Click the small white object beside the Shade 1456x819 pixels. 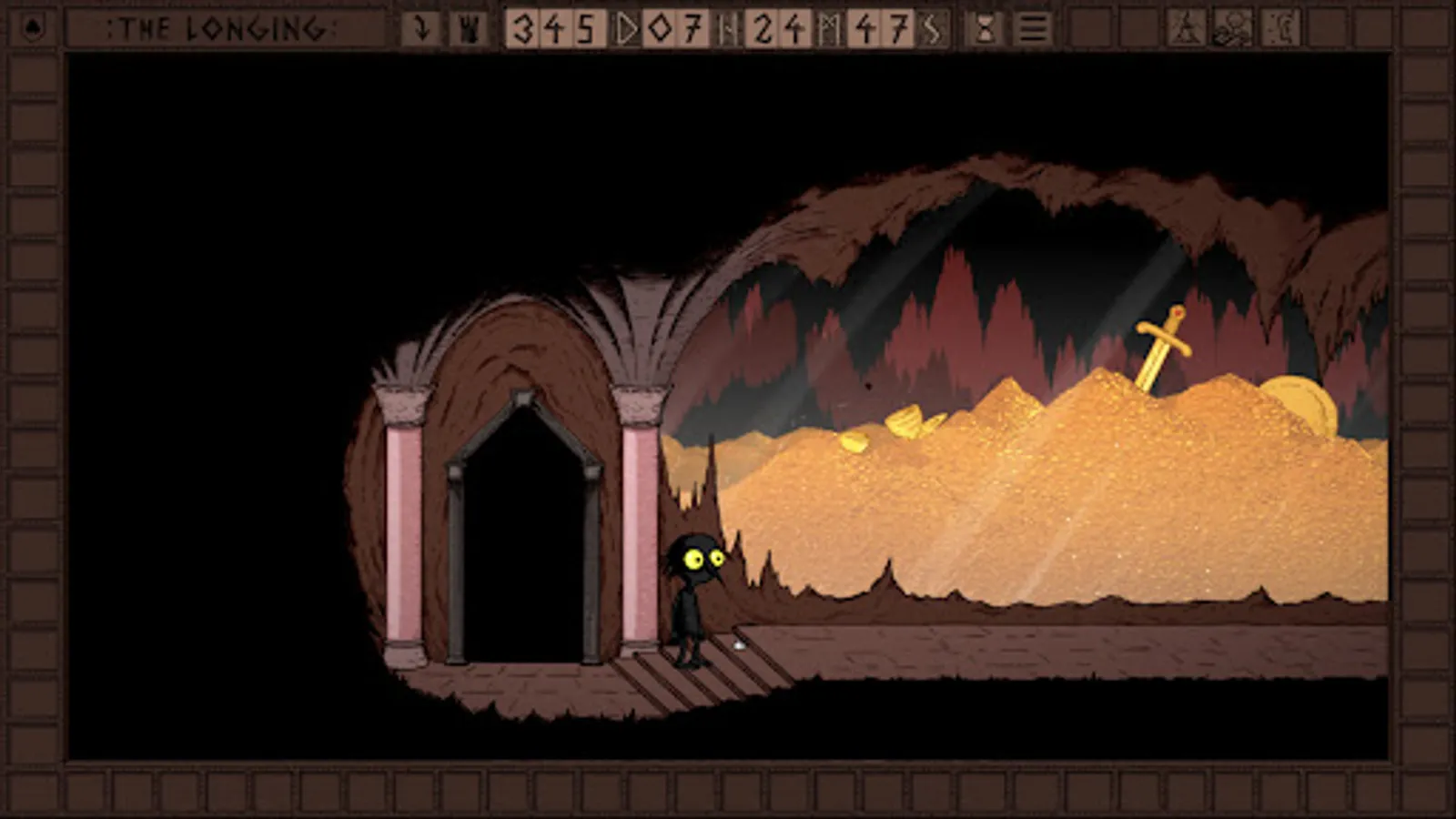tap(737, 643)
